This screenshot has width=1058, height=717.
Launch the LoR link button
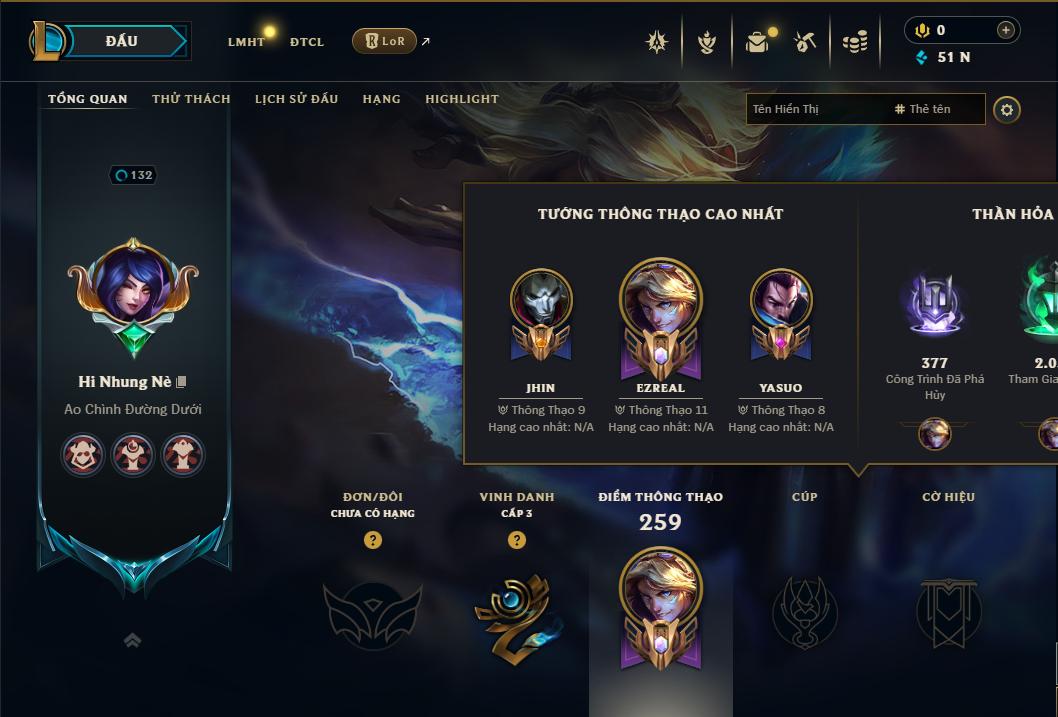point(384,41)
